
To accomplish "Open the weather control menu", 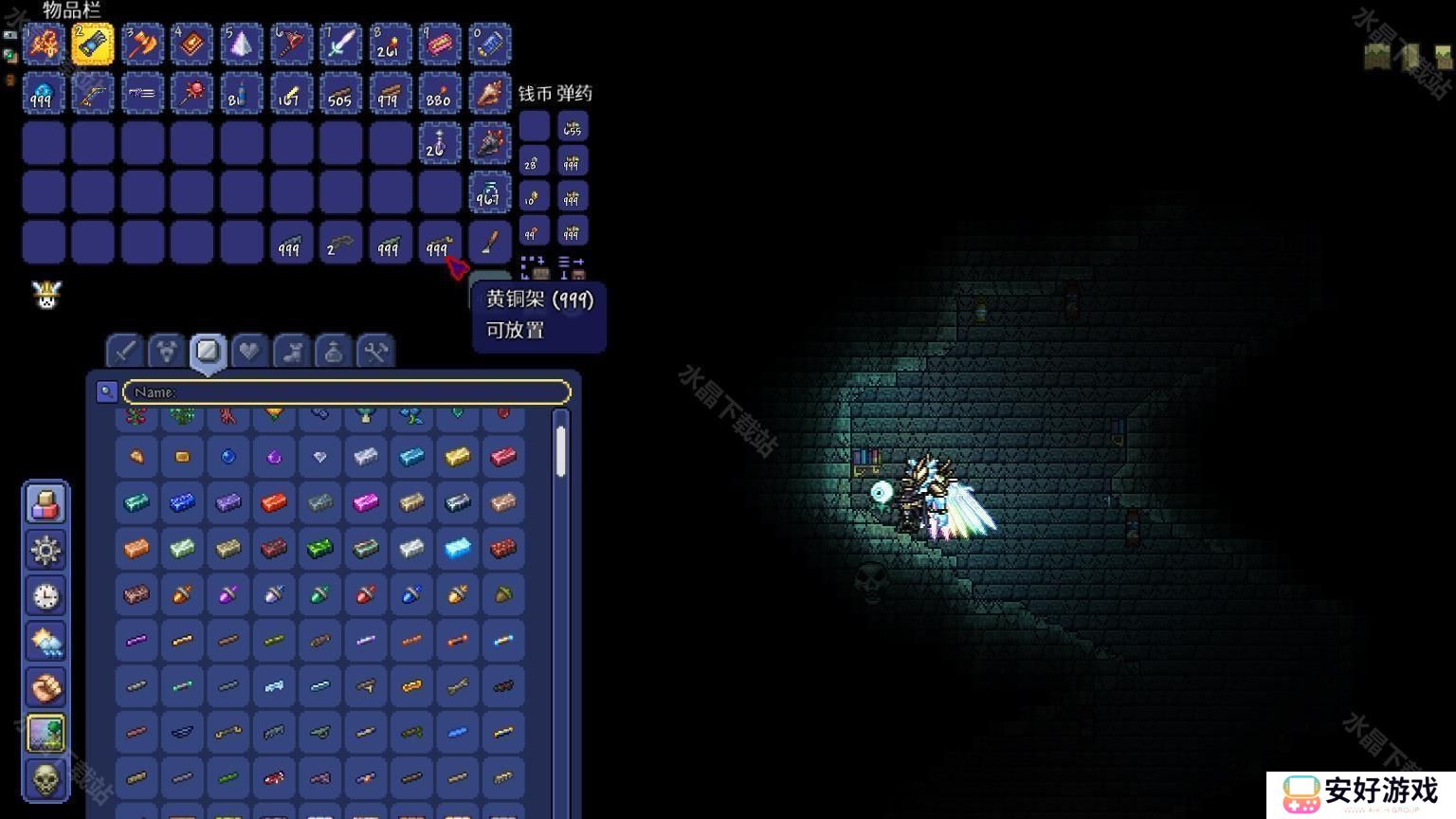I will 45,642.
